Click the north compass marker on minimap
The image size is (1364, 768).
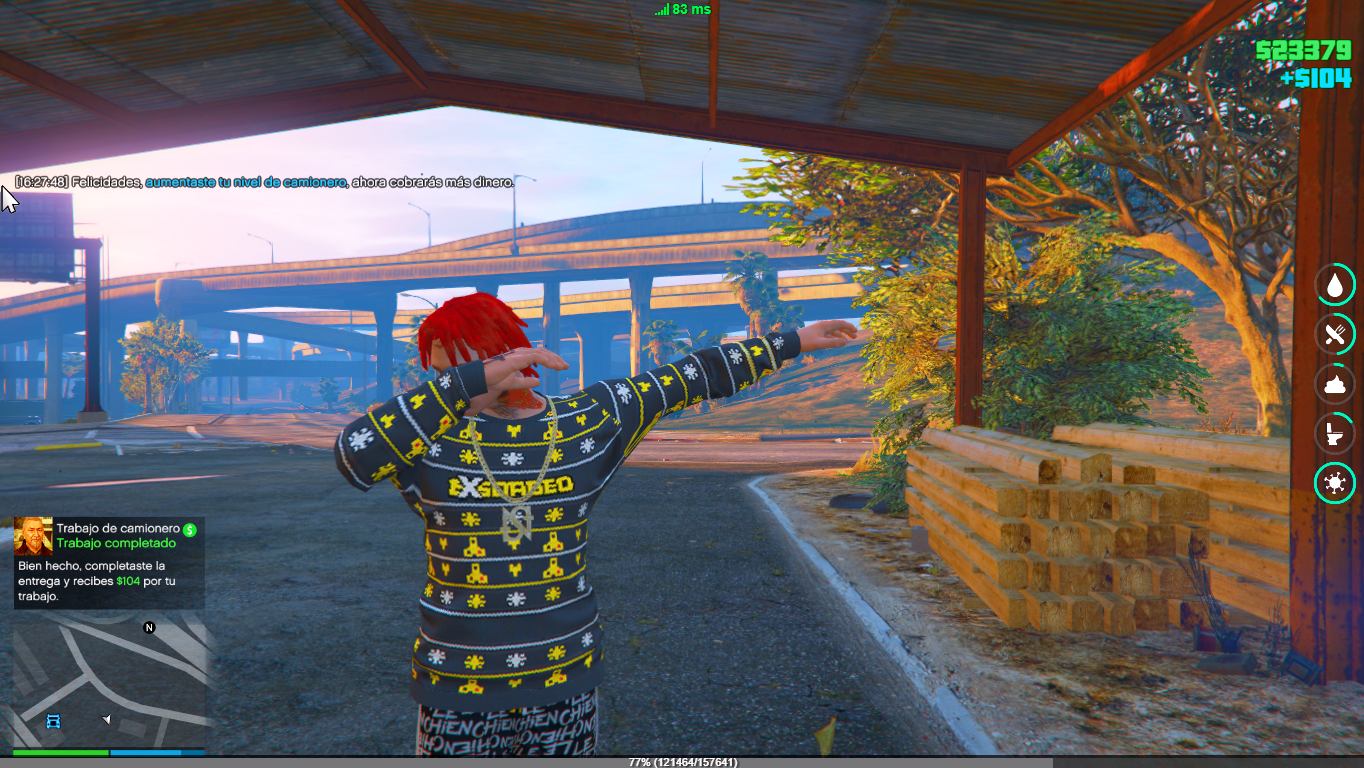[x=149, y=628]
